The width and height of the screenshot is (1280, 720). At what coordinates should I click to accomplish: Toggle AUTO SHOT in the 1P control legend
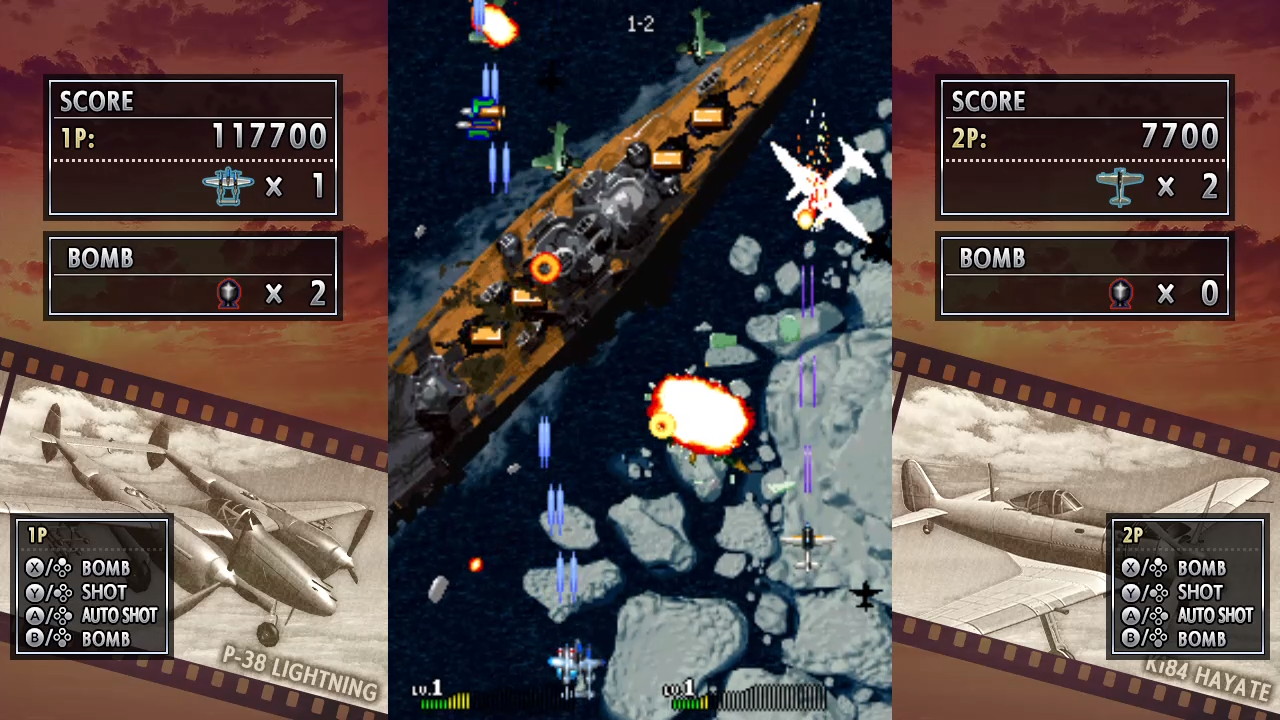click(x=119, y=616)
